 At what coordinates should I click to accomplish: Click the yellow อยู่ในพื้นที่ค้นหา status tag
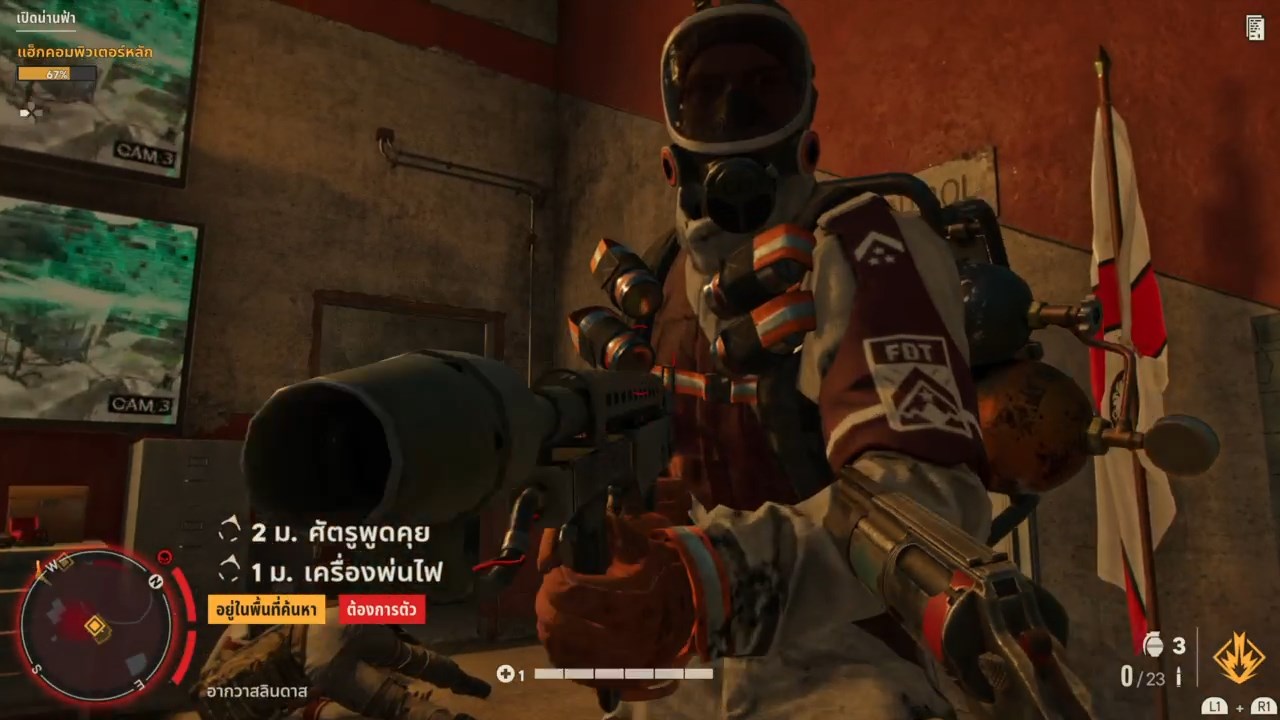coord(266,609)
